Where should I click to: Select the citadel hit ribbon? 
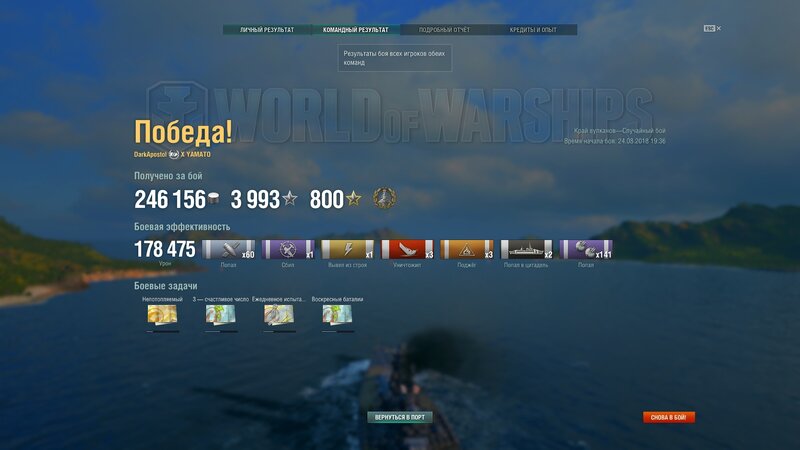(x=526, y=250)
